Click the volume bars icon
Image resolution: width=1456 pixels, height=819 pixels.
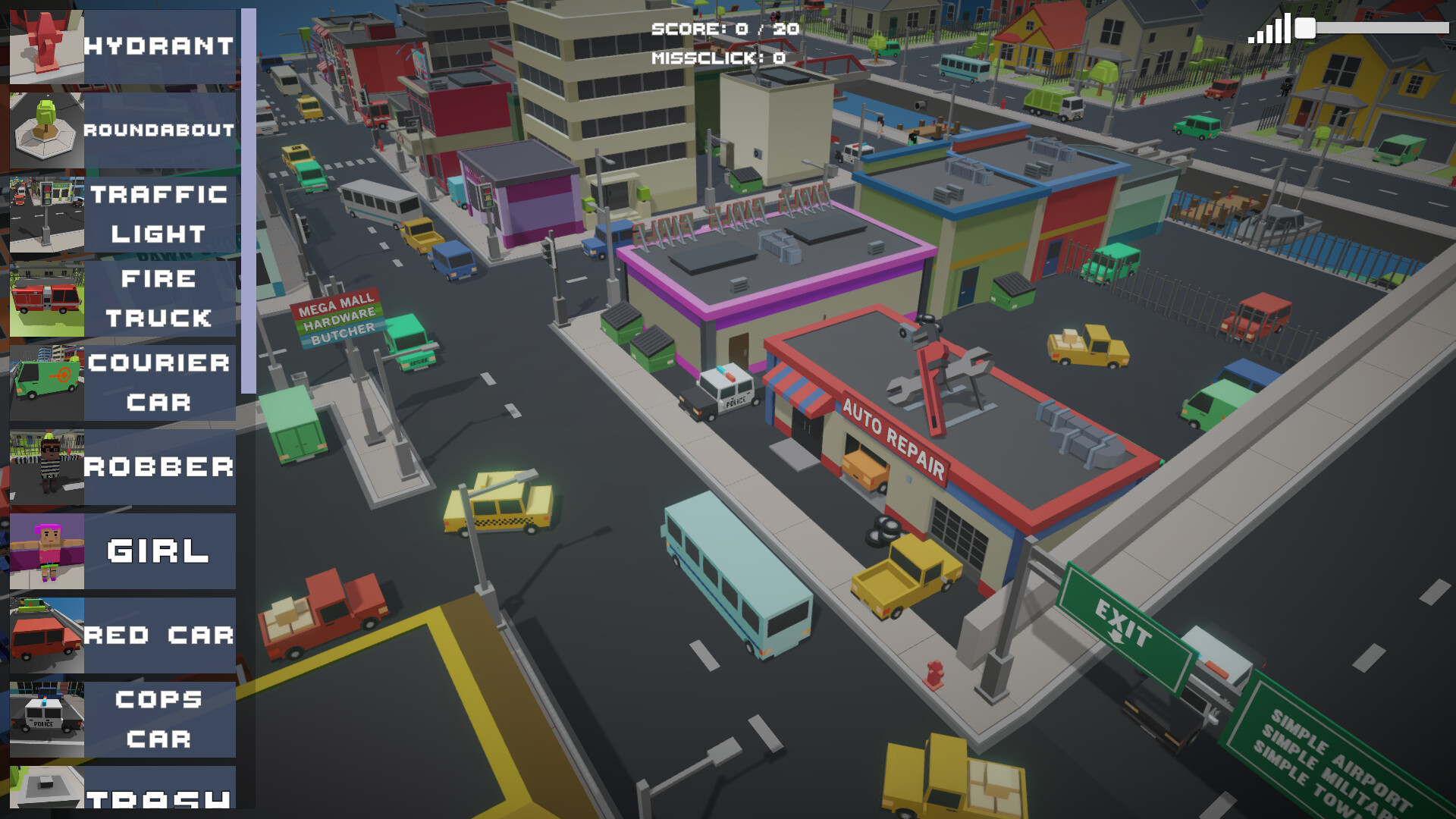coord(1269,30)
